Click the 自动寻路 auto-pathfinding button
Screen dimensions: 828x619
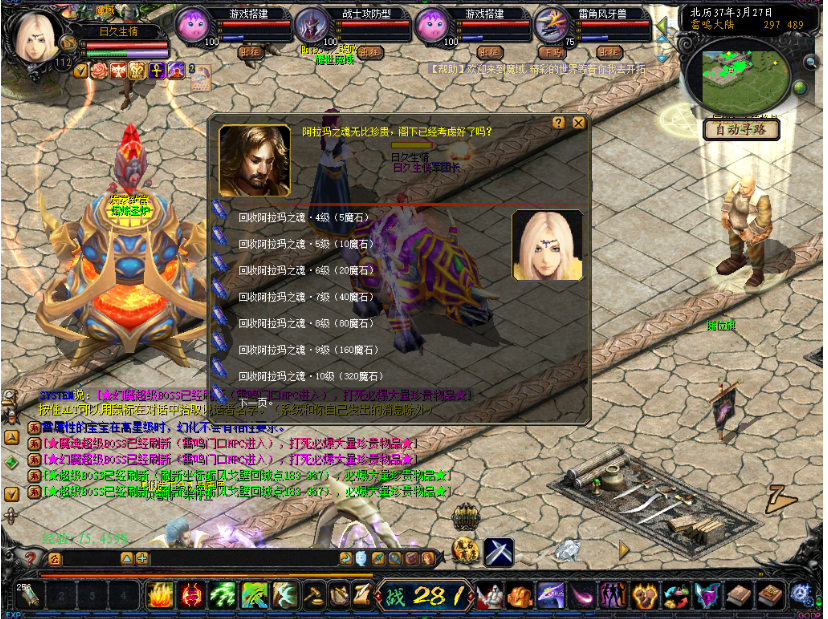(x=741, y=129)
